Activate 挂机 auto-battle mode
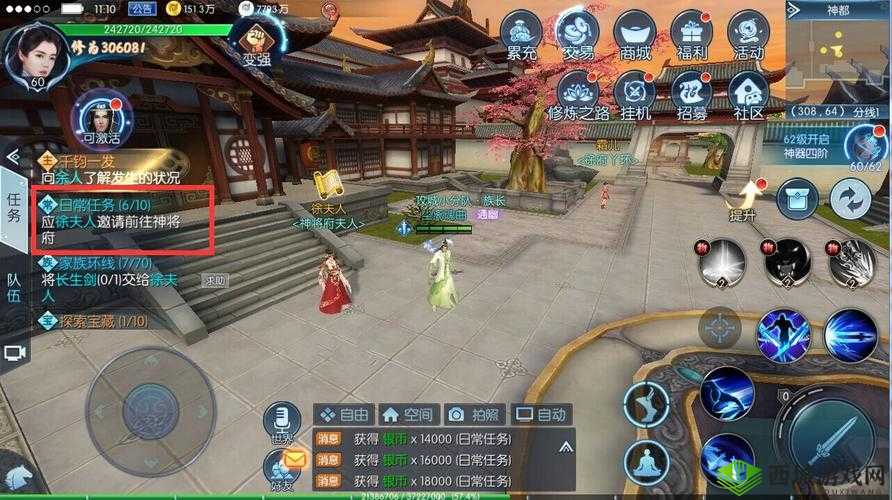Viewport: 892px width, 500px height. (636, 95)
